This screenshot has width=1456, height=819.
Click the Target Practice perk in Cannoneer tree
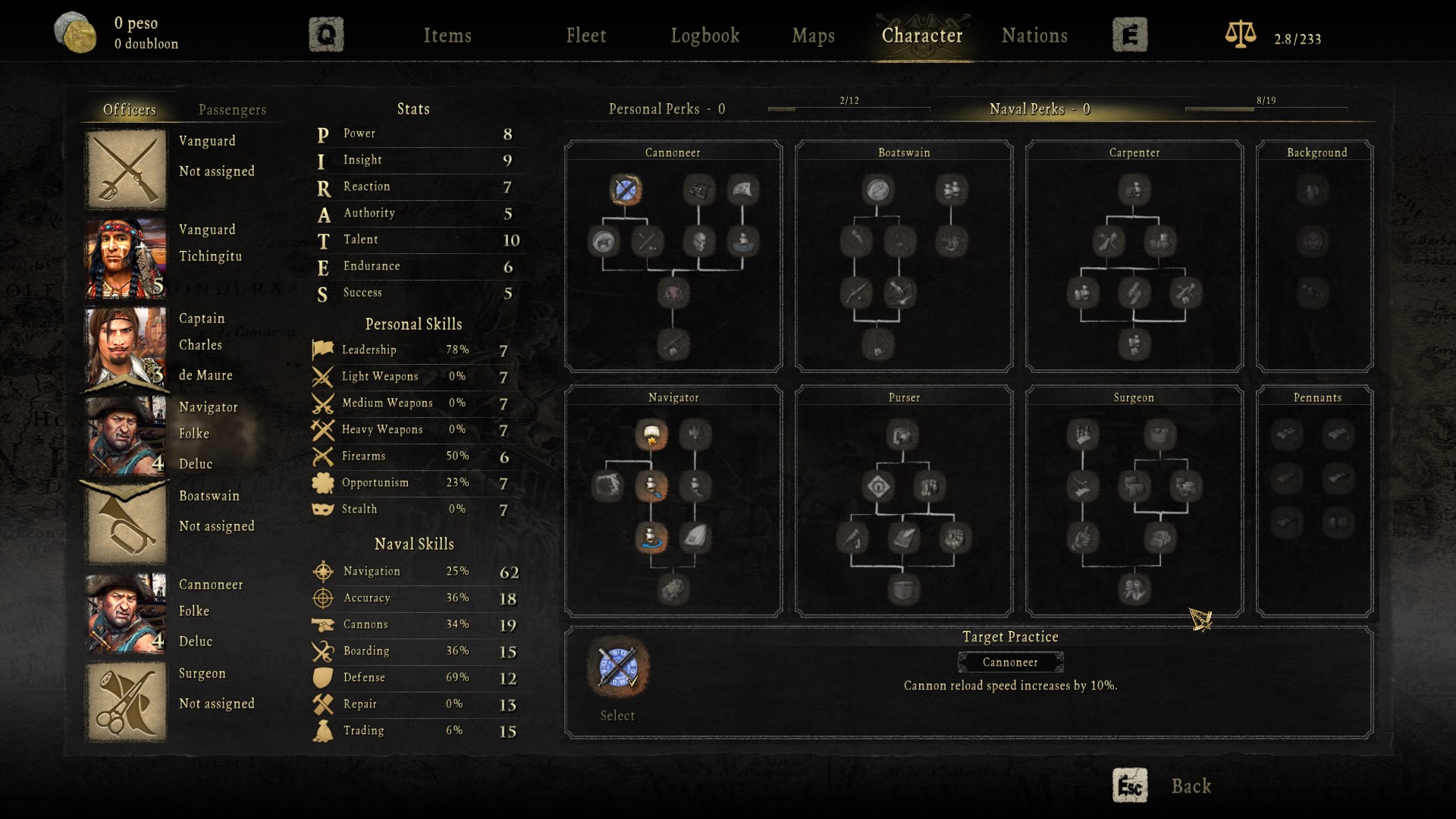click(x=626, y=190)
